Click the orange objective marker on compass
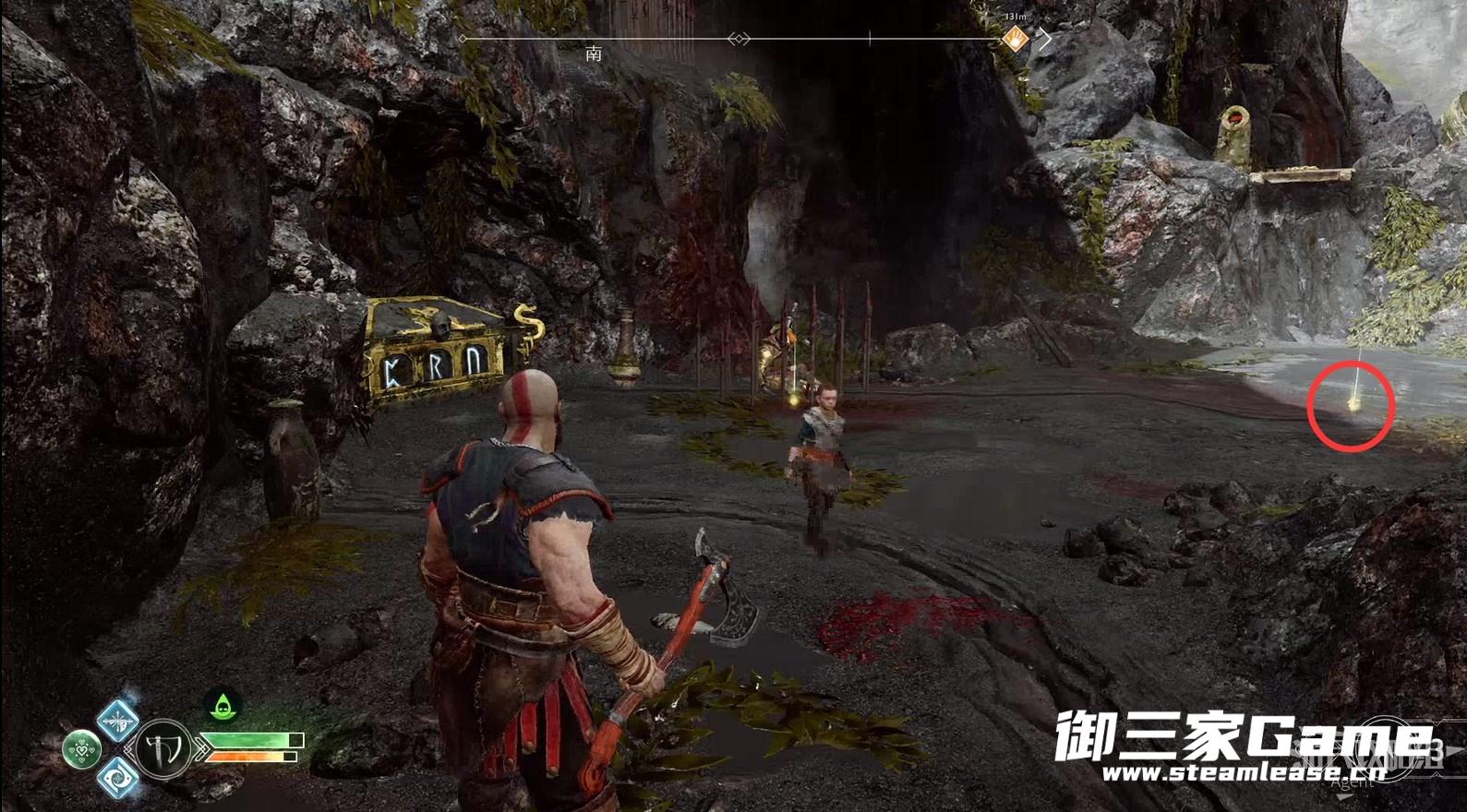 (1015, 39)
